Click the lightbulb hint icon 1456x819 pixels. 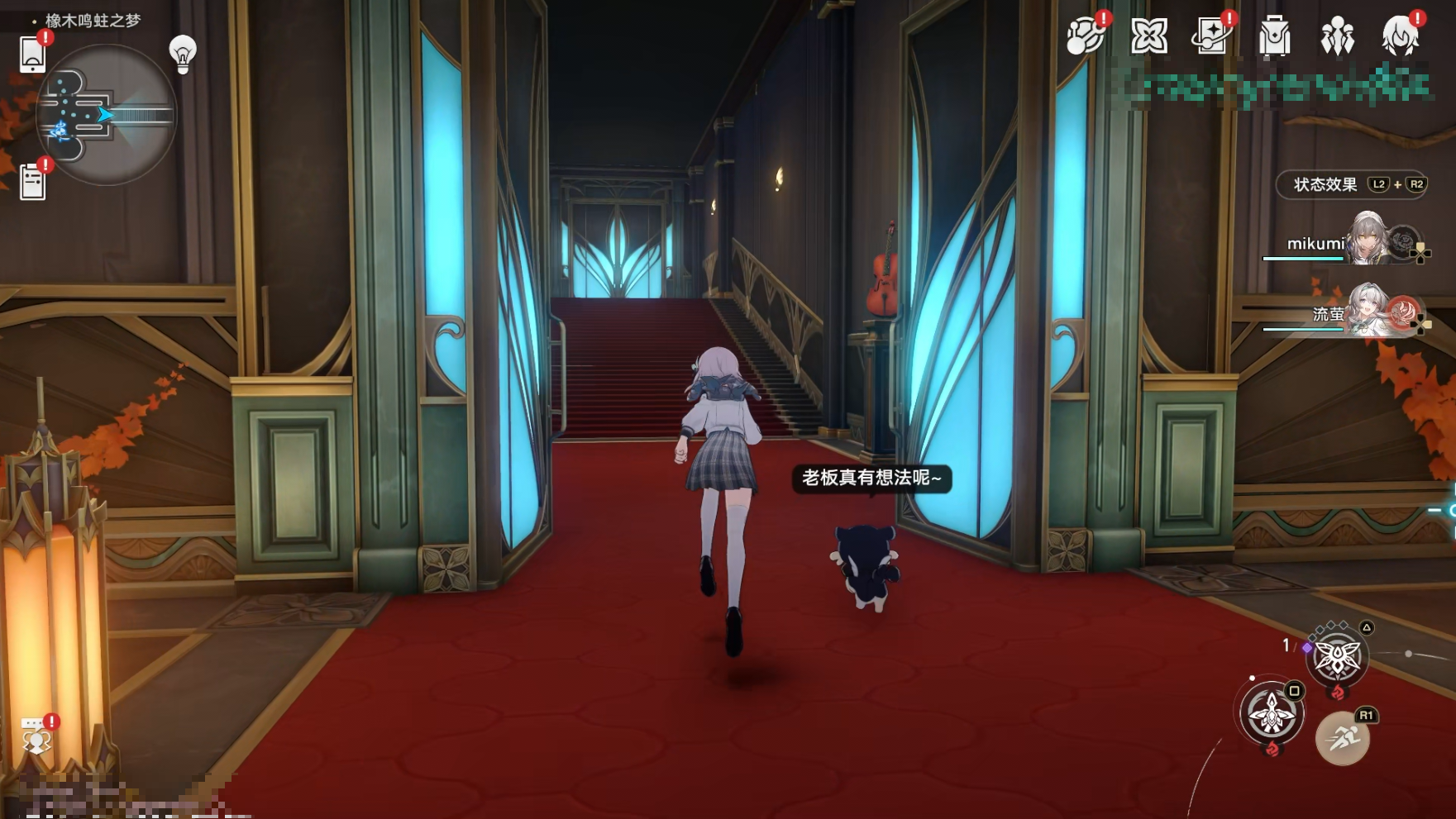(x=182, y=53)
